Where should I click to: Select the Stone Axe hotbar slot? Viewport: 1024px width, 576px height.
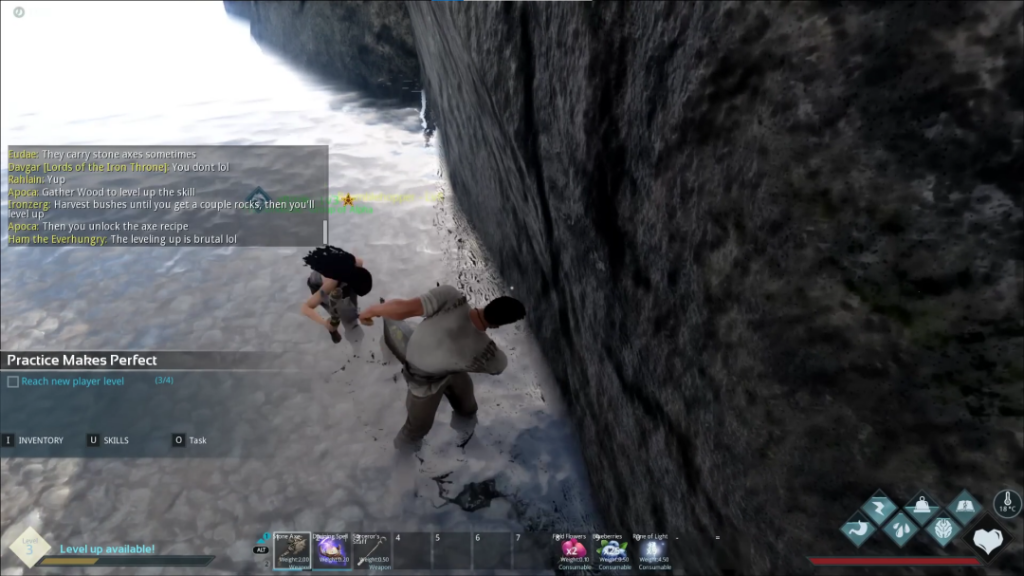[292, 550]
